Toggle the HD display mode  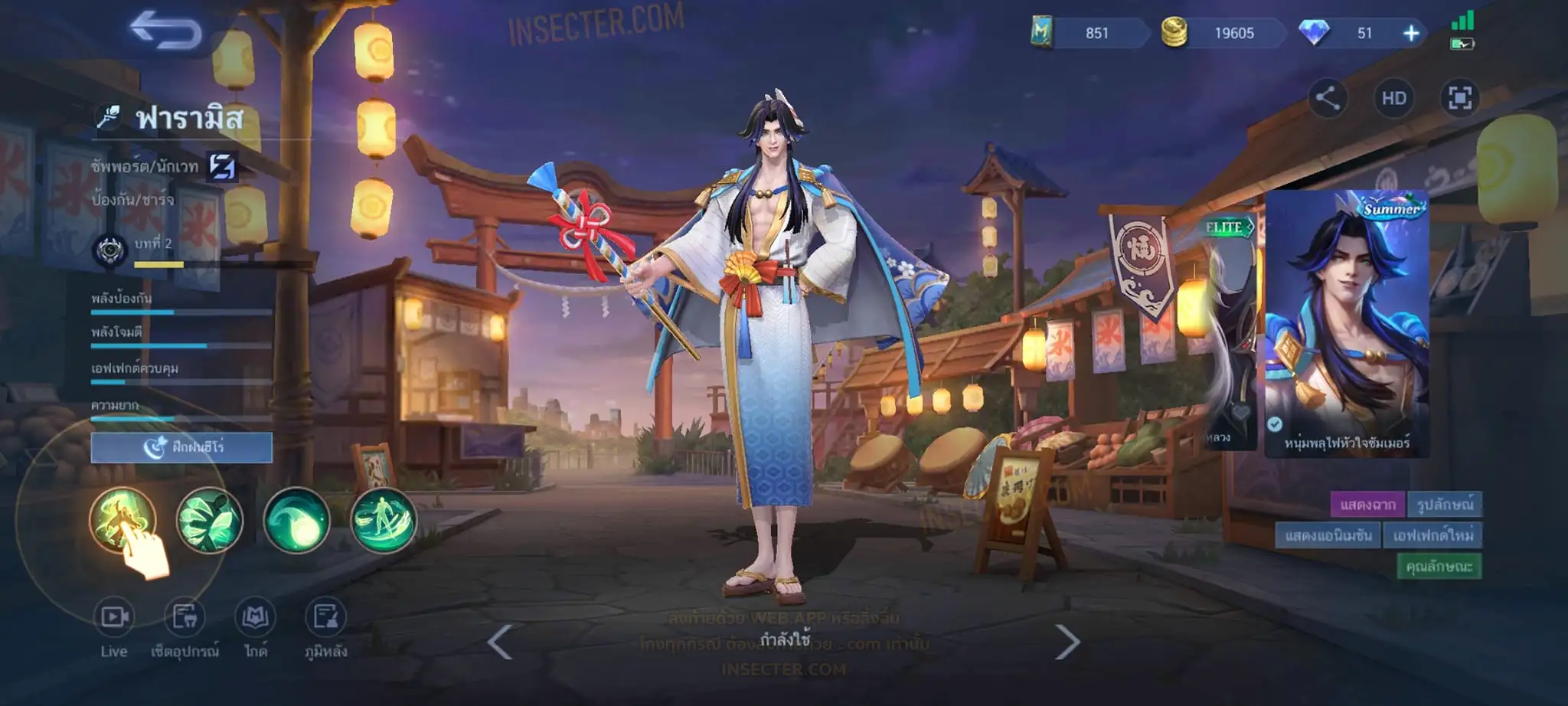(x=1393, y=98)
